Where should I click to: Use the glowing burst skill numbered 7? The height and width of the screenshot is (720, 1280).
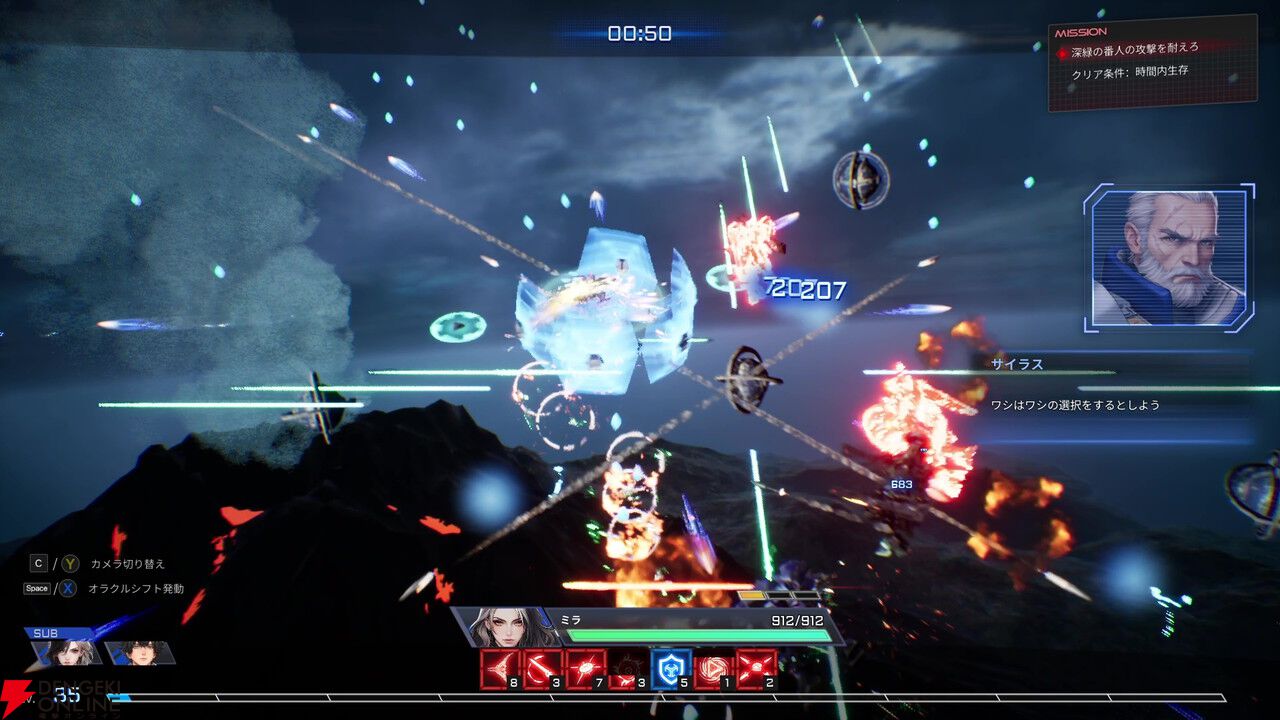[x=586, y=668]
